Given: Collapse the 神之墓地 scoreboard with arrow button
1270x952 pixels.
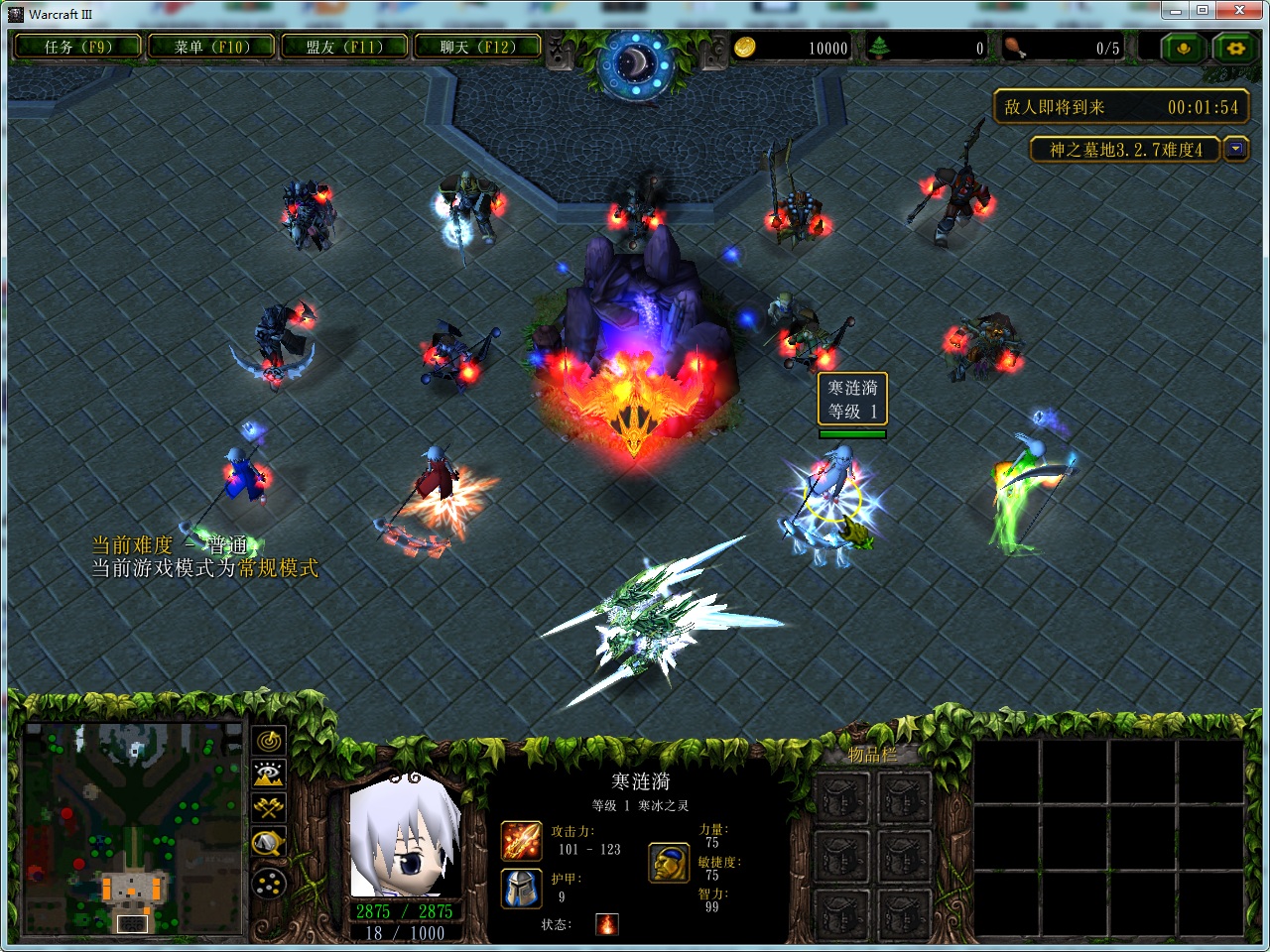Looking at the screenshot, I should coord(1235,150).
